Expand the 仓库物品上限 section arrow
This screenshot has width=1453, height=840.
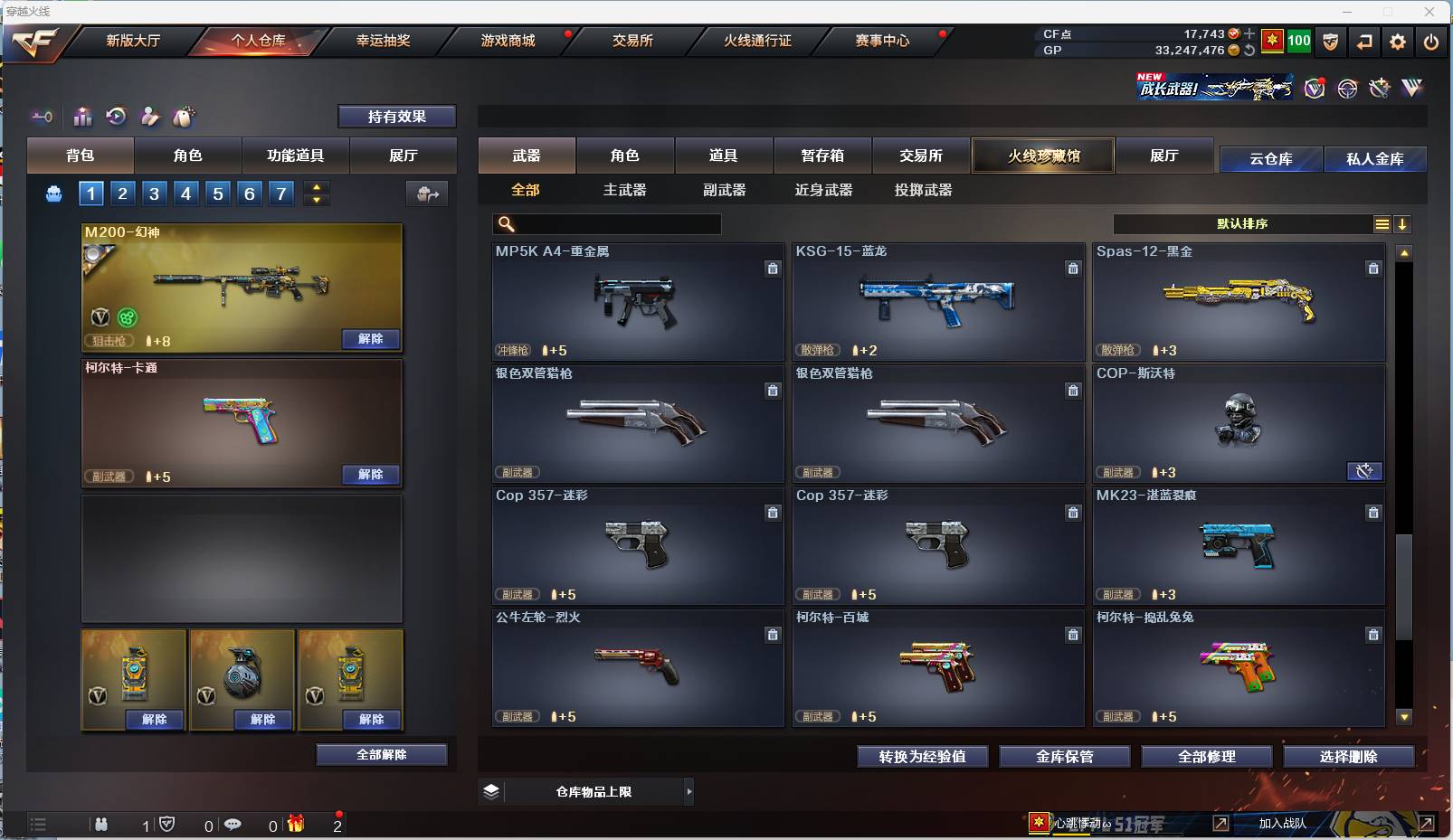click(691, 791)
